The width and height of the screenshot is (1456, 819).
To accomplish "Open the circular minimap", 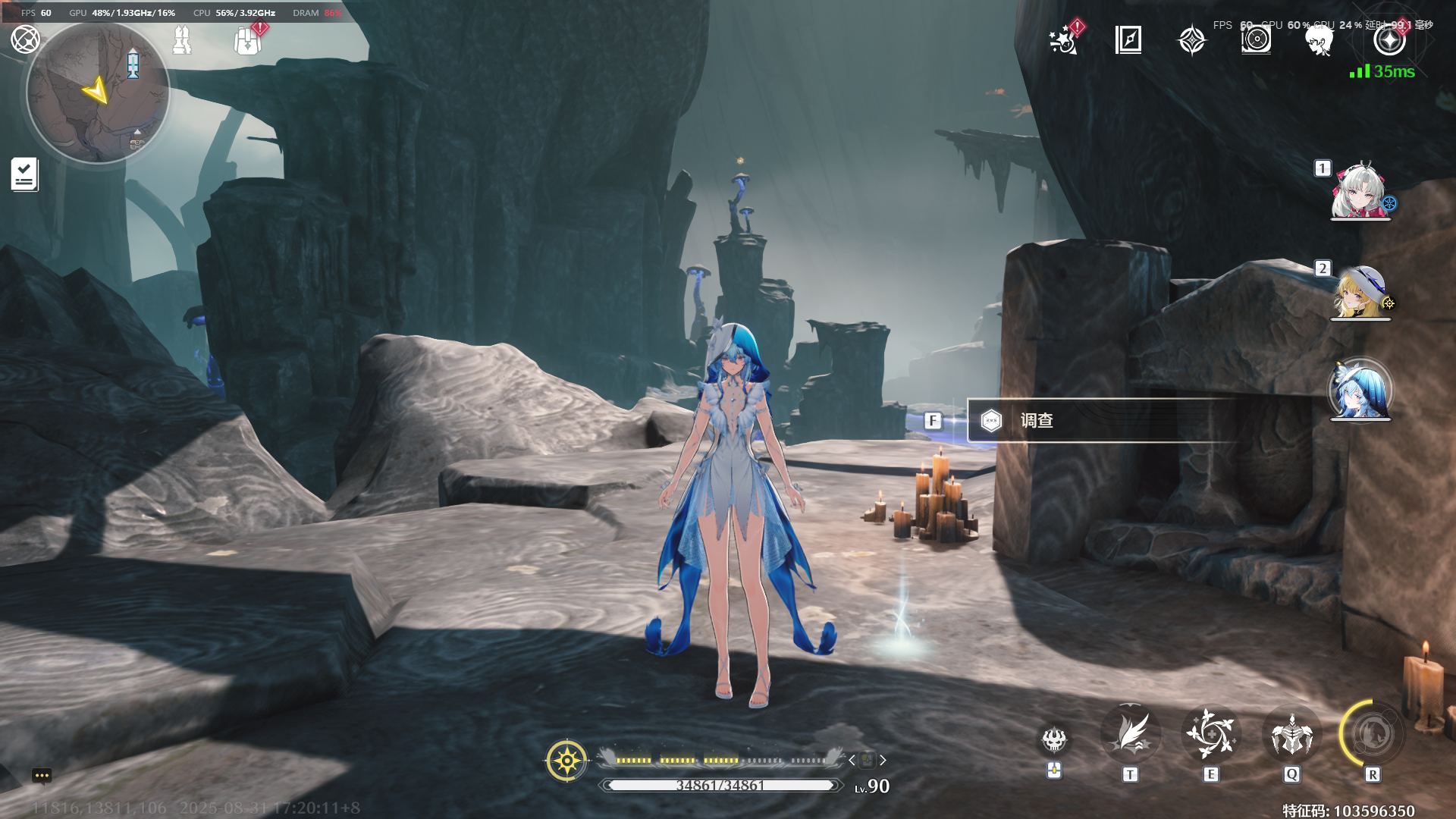I will tap(98, 93).
